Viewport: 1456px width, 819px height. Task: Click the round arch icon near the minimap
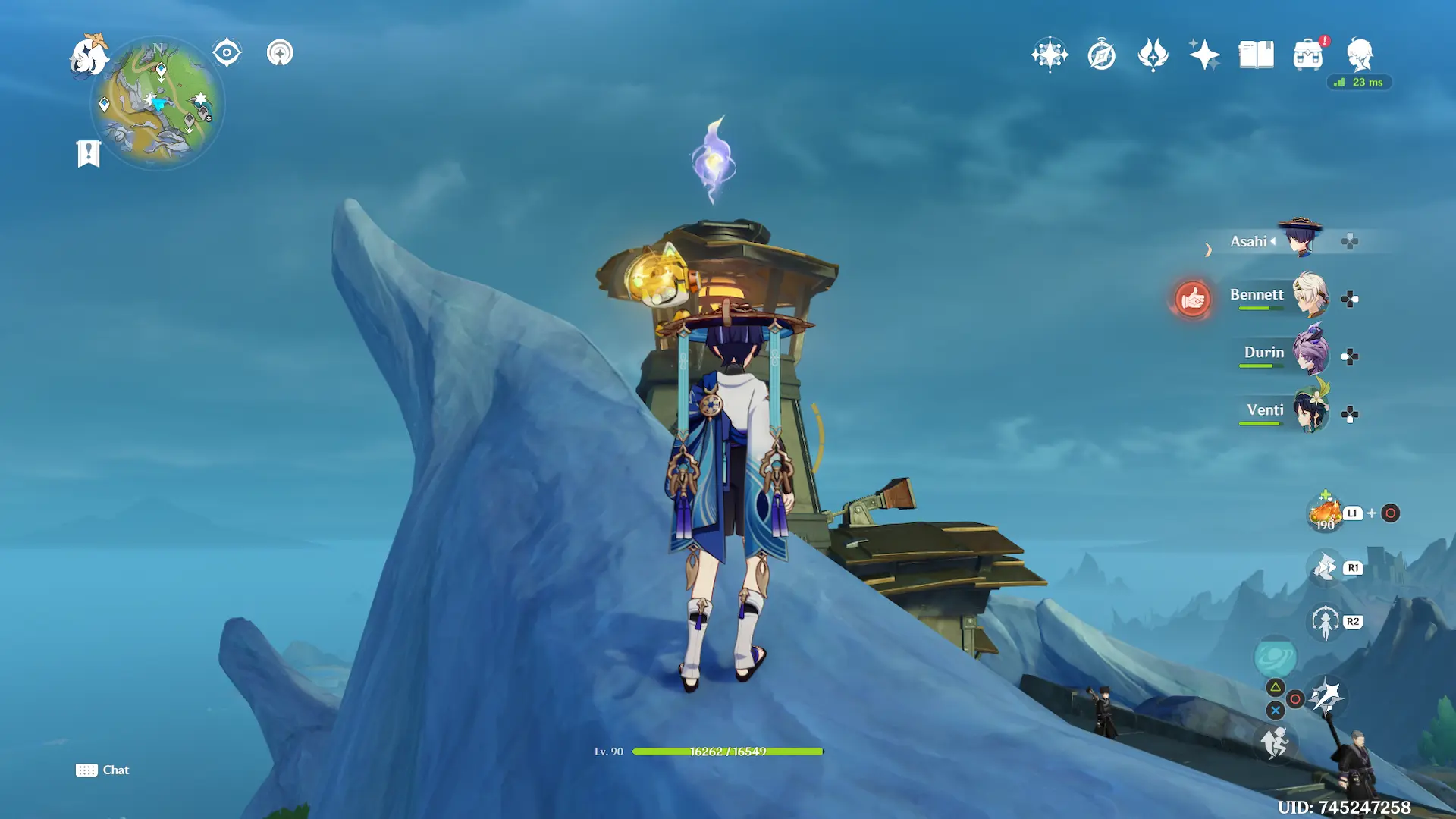click(x=280, y=53)
